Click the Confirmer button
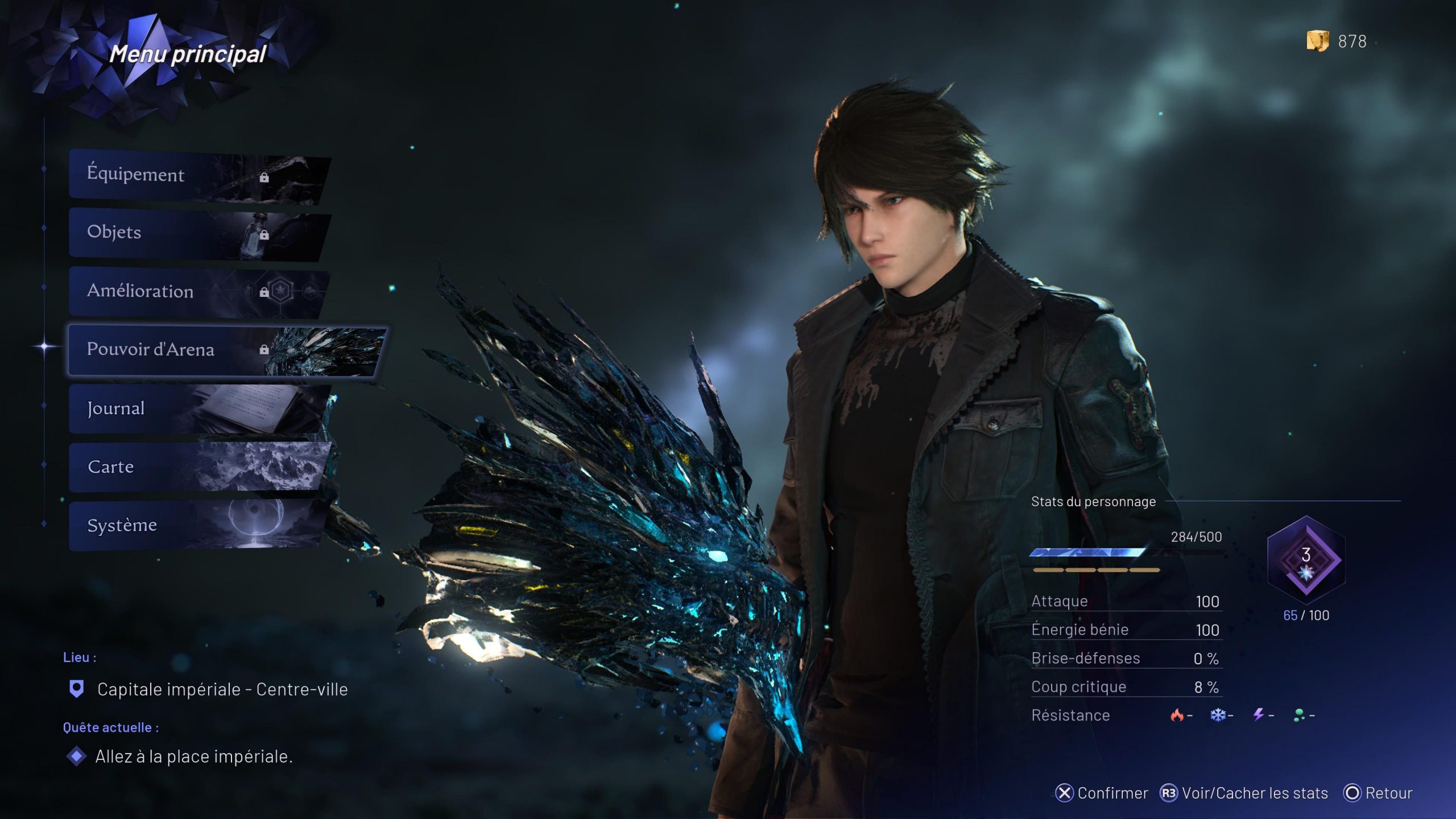This screenshot has height=819, width=1456. click(x=1102, y=793)
